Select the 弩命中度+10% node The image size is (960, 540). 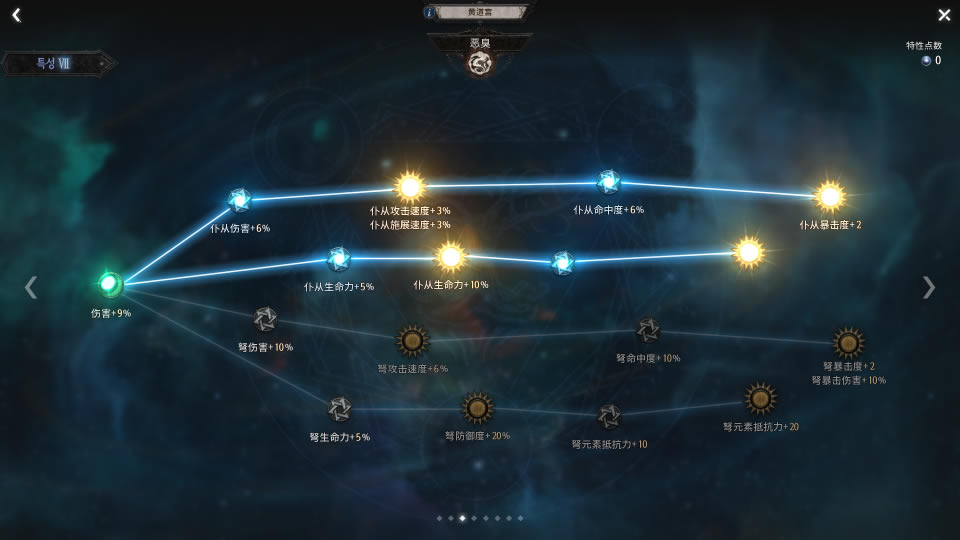(648, 330)
